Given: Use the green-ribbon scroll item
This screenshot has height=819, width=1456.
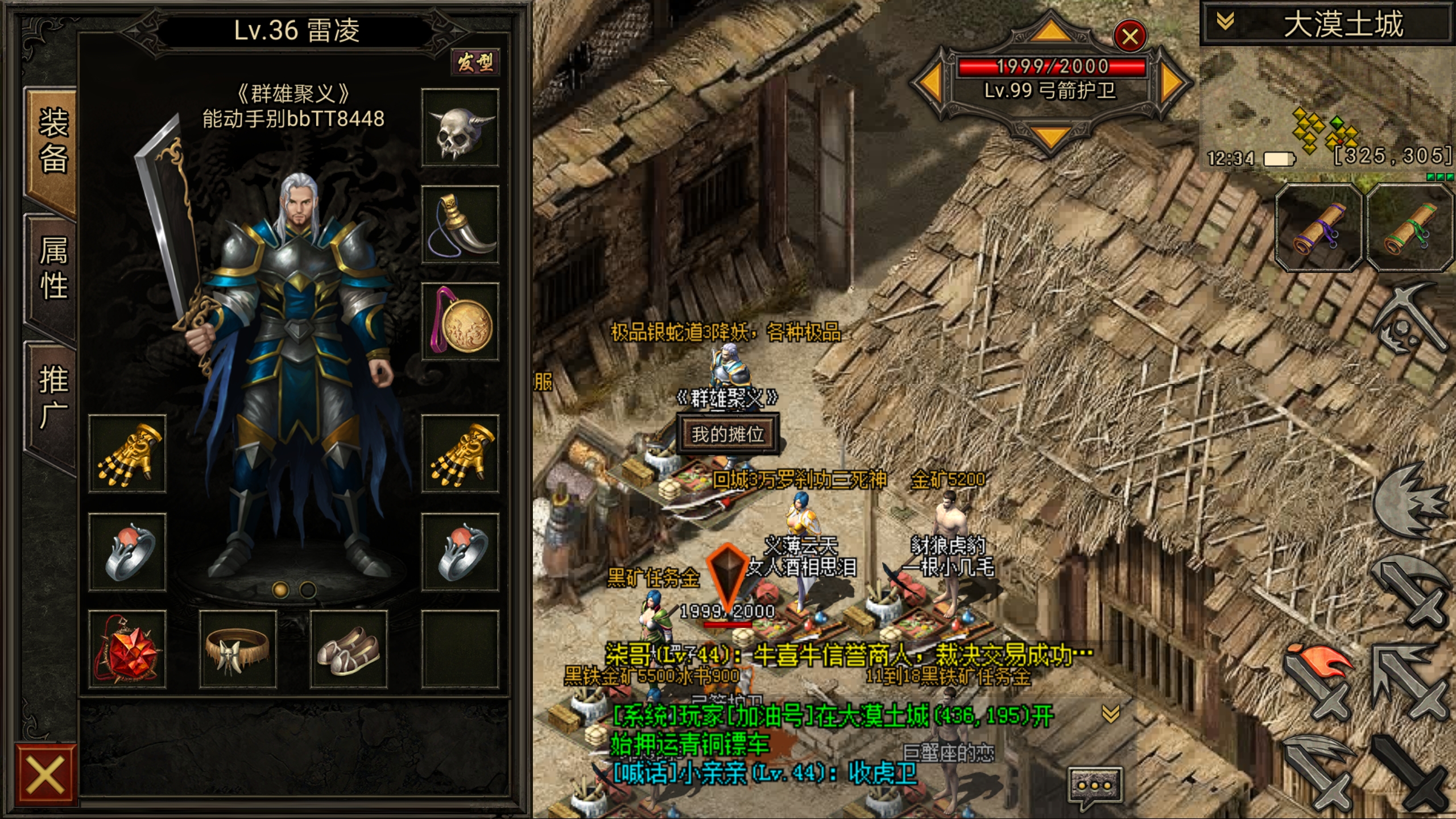Looking at the screenshot, I should (1410, 229).
